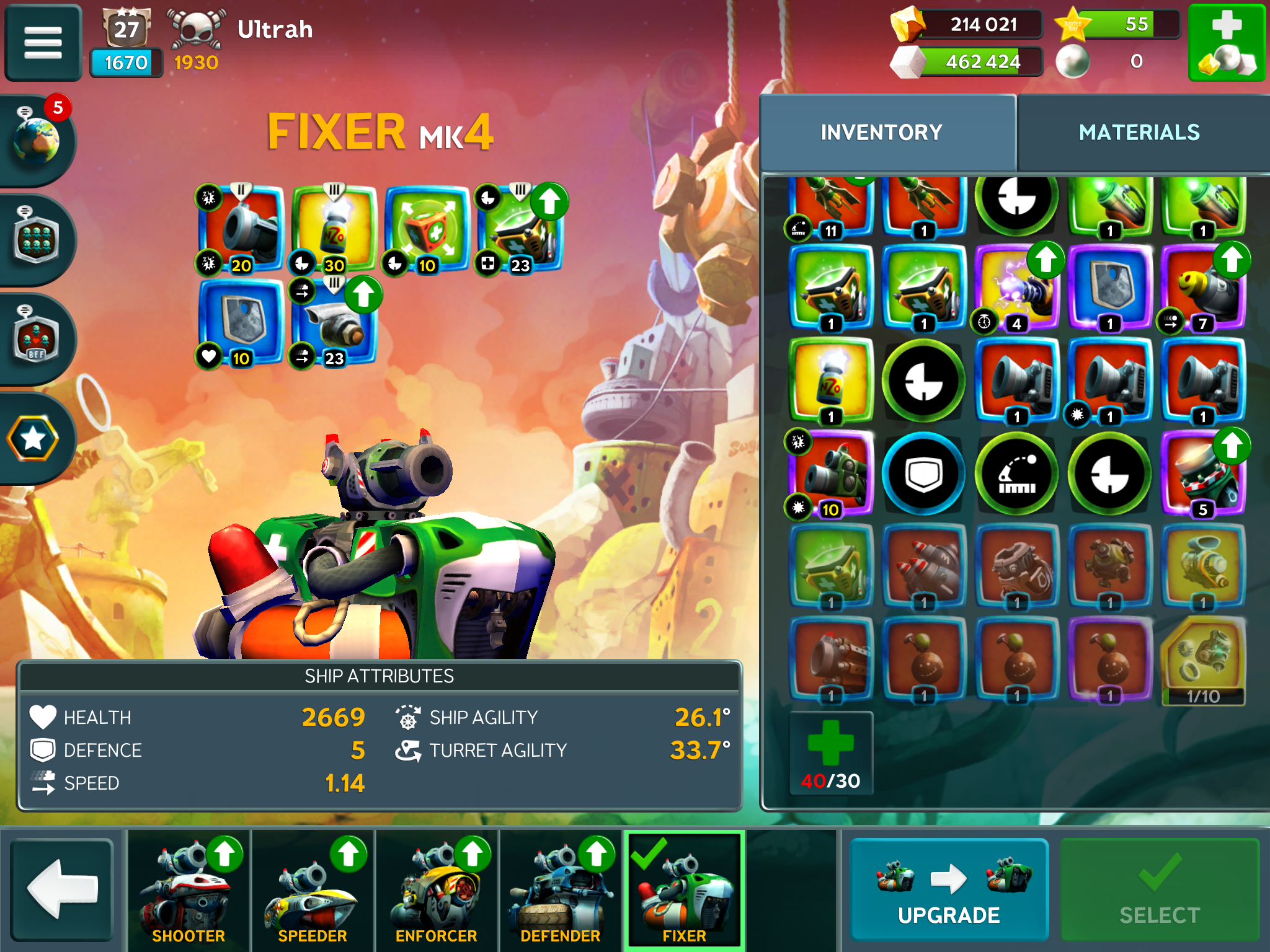
Task: Select the Inventory tab
Action: tap(881, 133)
